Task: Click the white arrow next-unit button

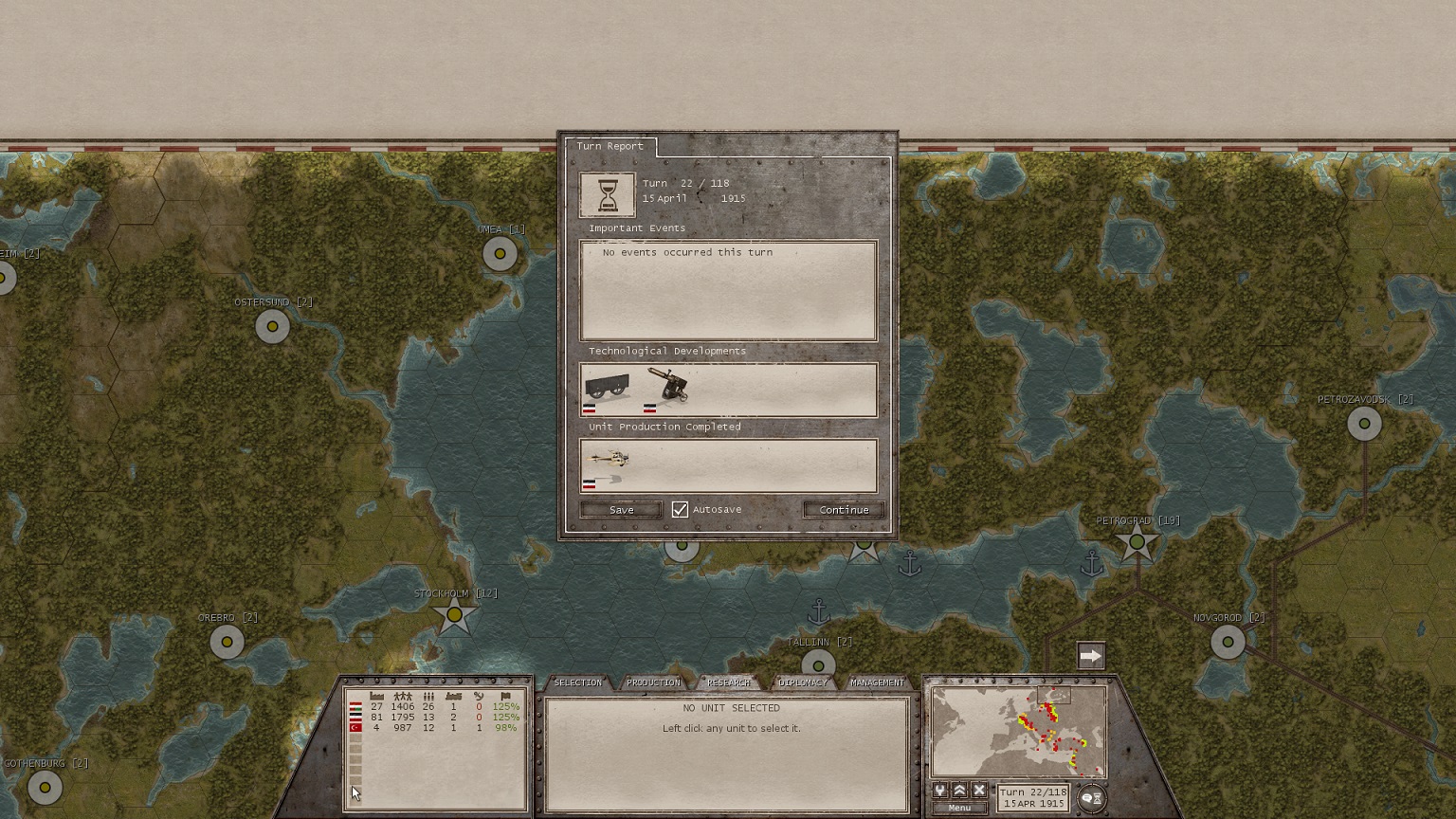Action: click(1091, 656)
